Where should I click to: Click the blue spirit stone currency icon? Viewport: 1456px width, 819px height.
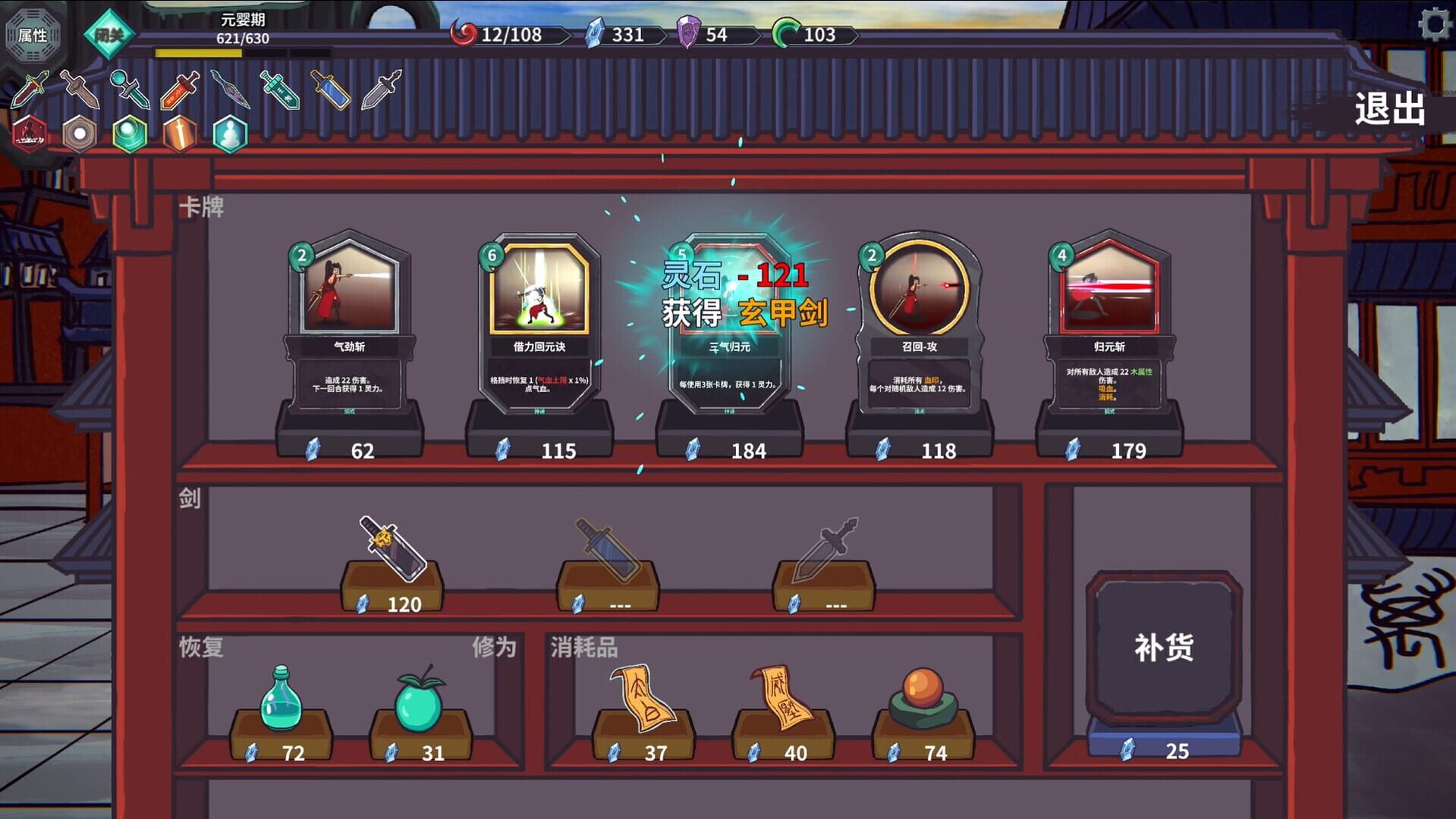click(596, 34)
